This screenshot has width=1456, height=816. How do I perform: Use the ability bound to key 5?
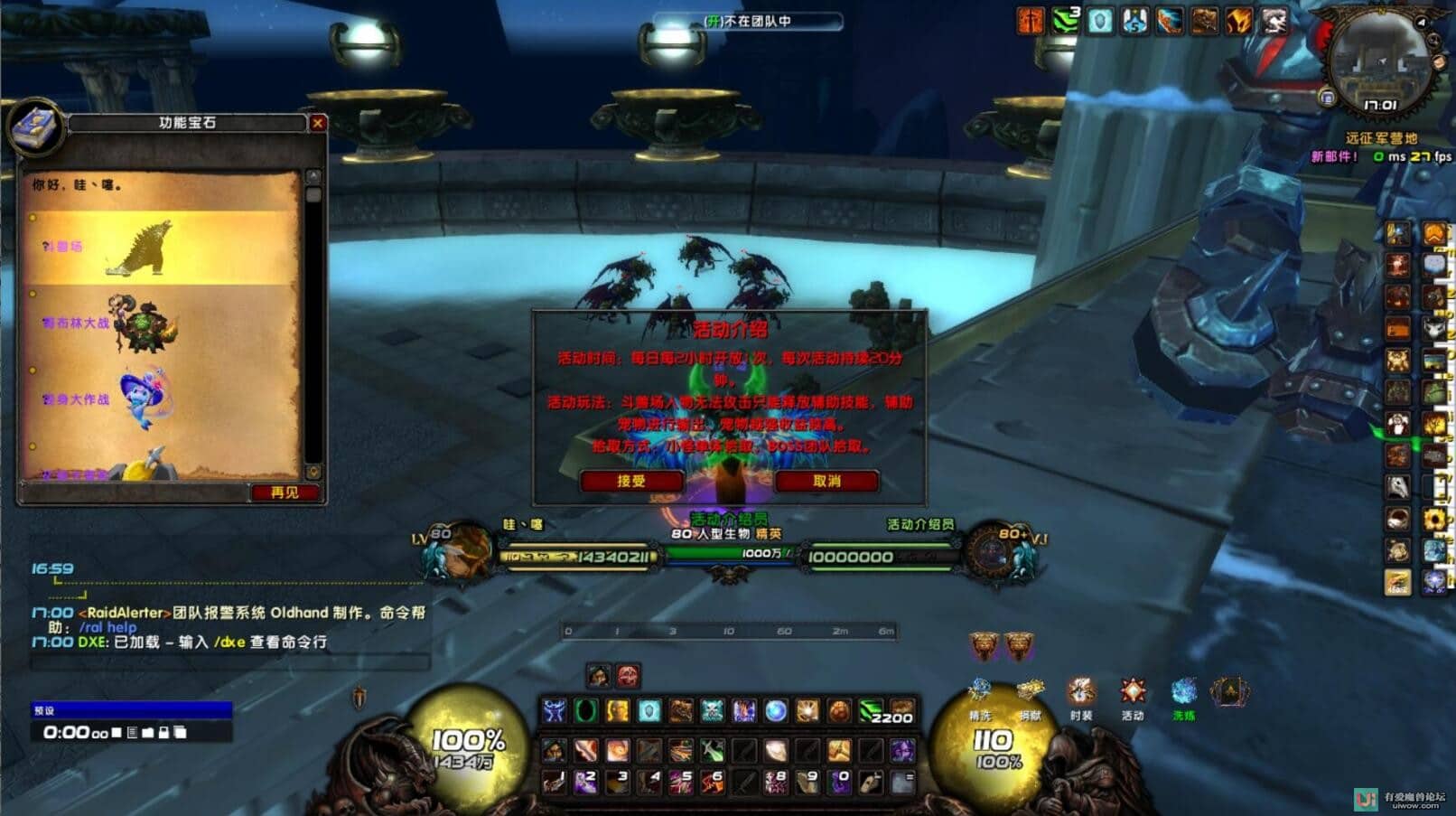tap(681, 781)
